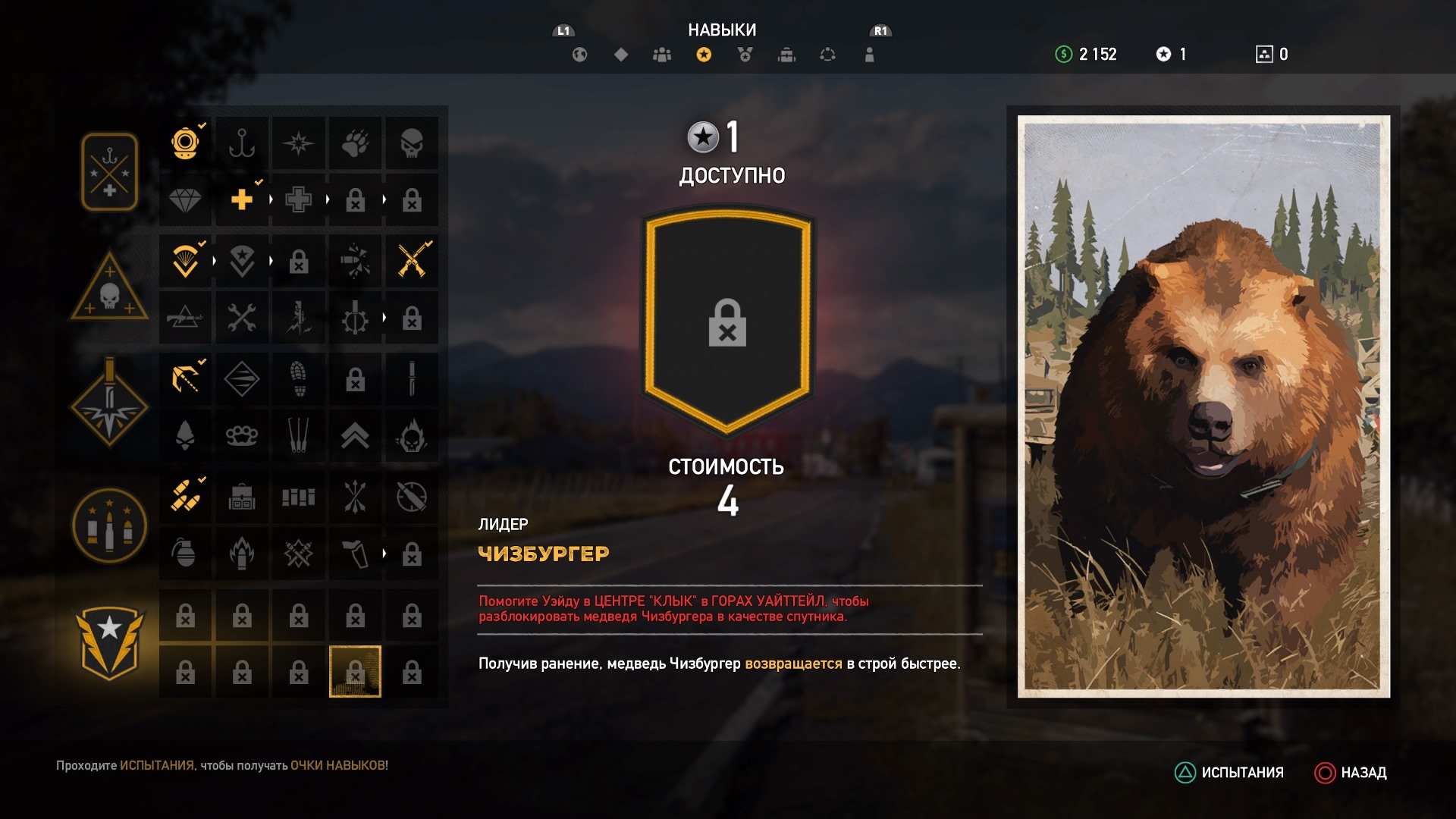This screenshot has width=1456, height=819.
Task: Select the unlocked parachute skill icon
Action: click(186, 261)
